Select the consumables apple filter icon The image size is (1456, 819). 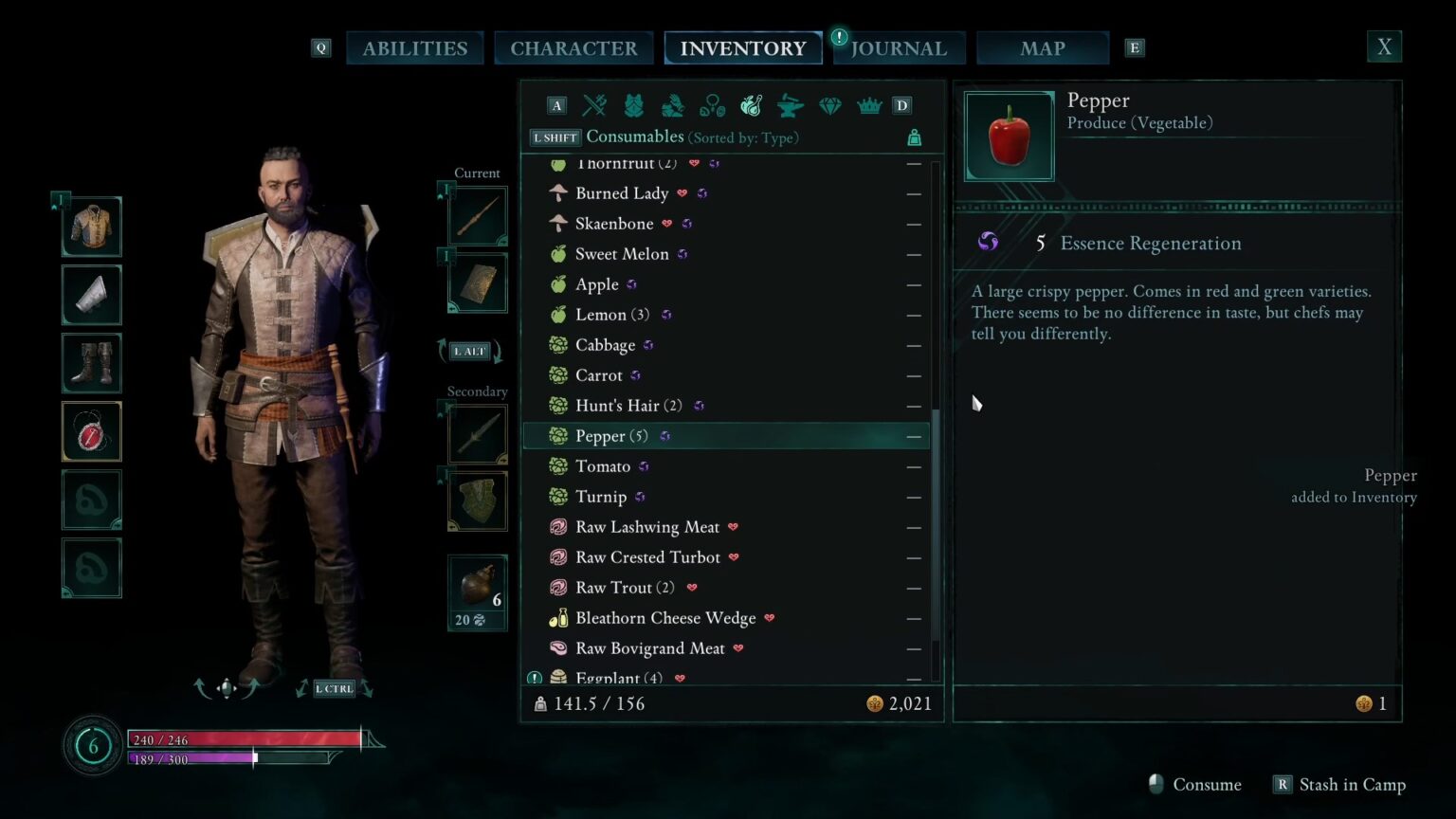752,105
